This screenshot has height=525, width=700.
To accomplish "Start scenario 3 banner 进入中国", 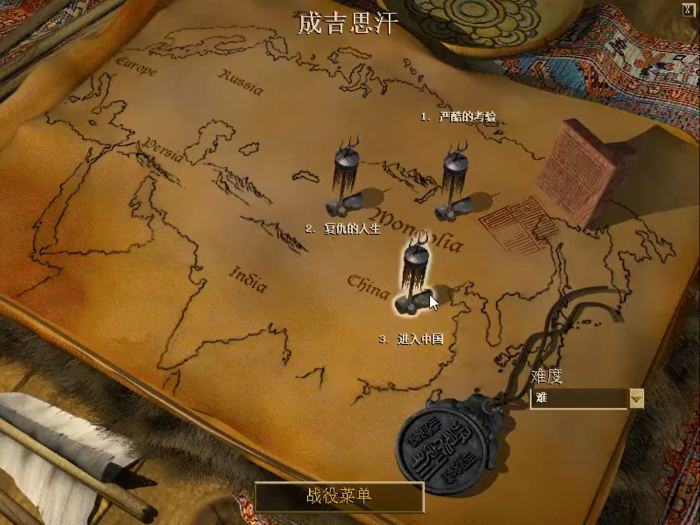I will point(414,273).
